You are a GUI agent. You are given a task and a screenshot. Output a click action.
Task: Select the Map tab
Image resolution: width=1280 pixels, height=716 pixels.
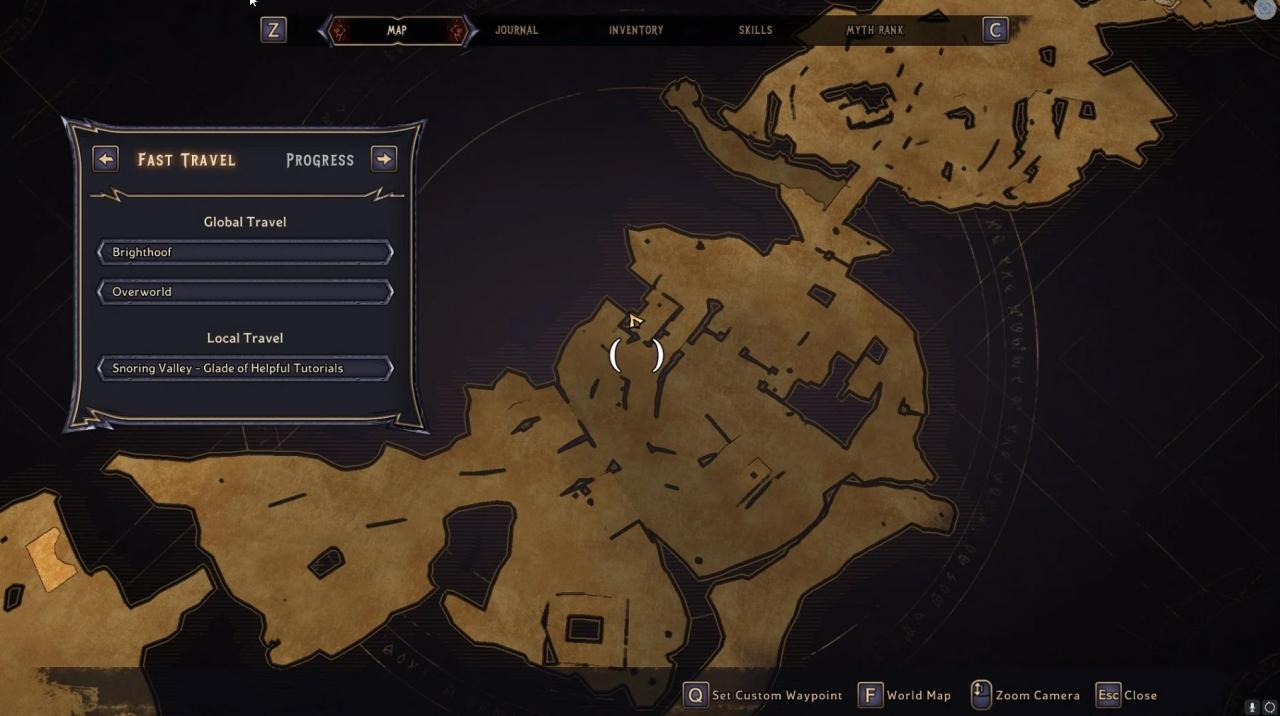(x=397, y=30)
